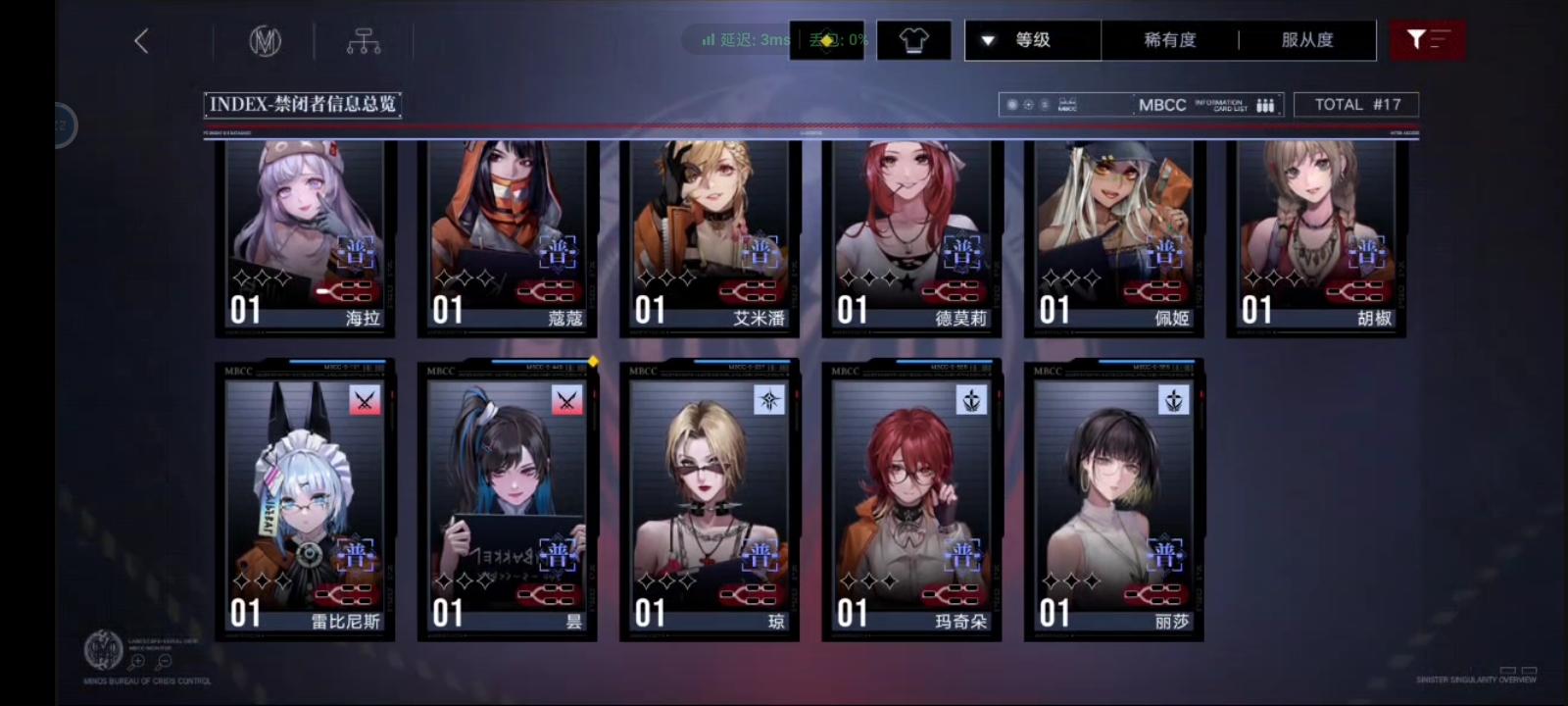Select the 普 rarity badge on 海拉's card
The image size is (1568, 706).
pos(356,252)
